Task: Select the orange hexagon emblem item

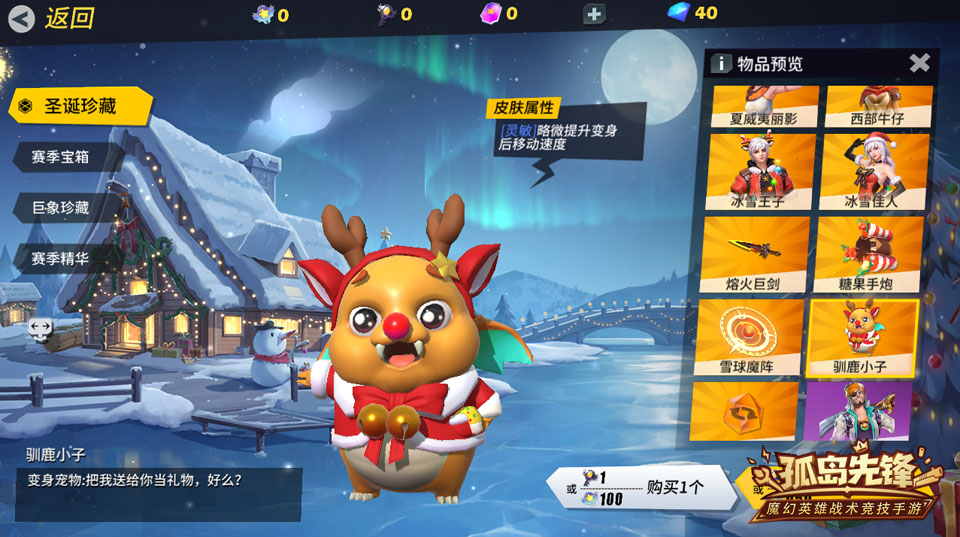Action: (x=746, y=412)
